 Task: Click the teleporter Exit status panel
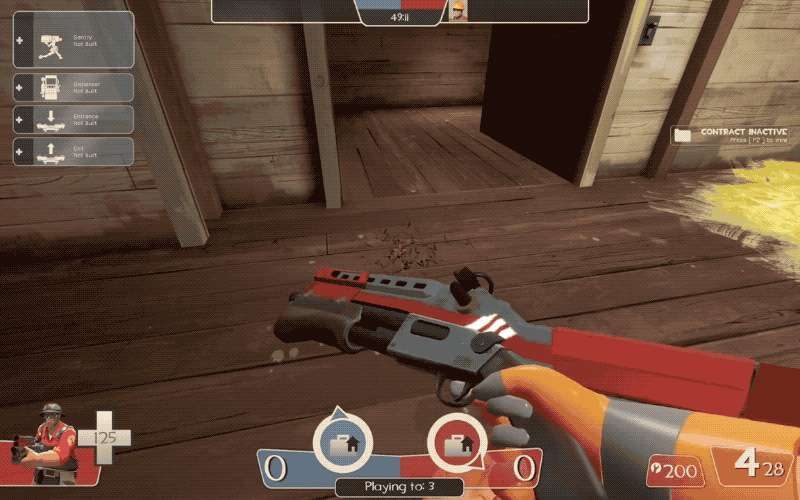coord(73,151)
